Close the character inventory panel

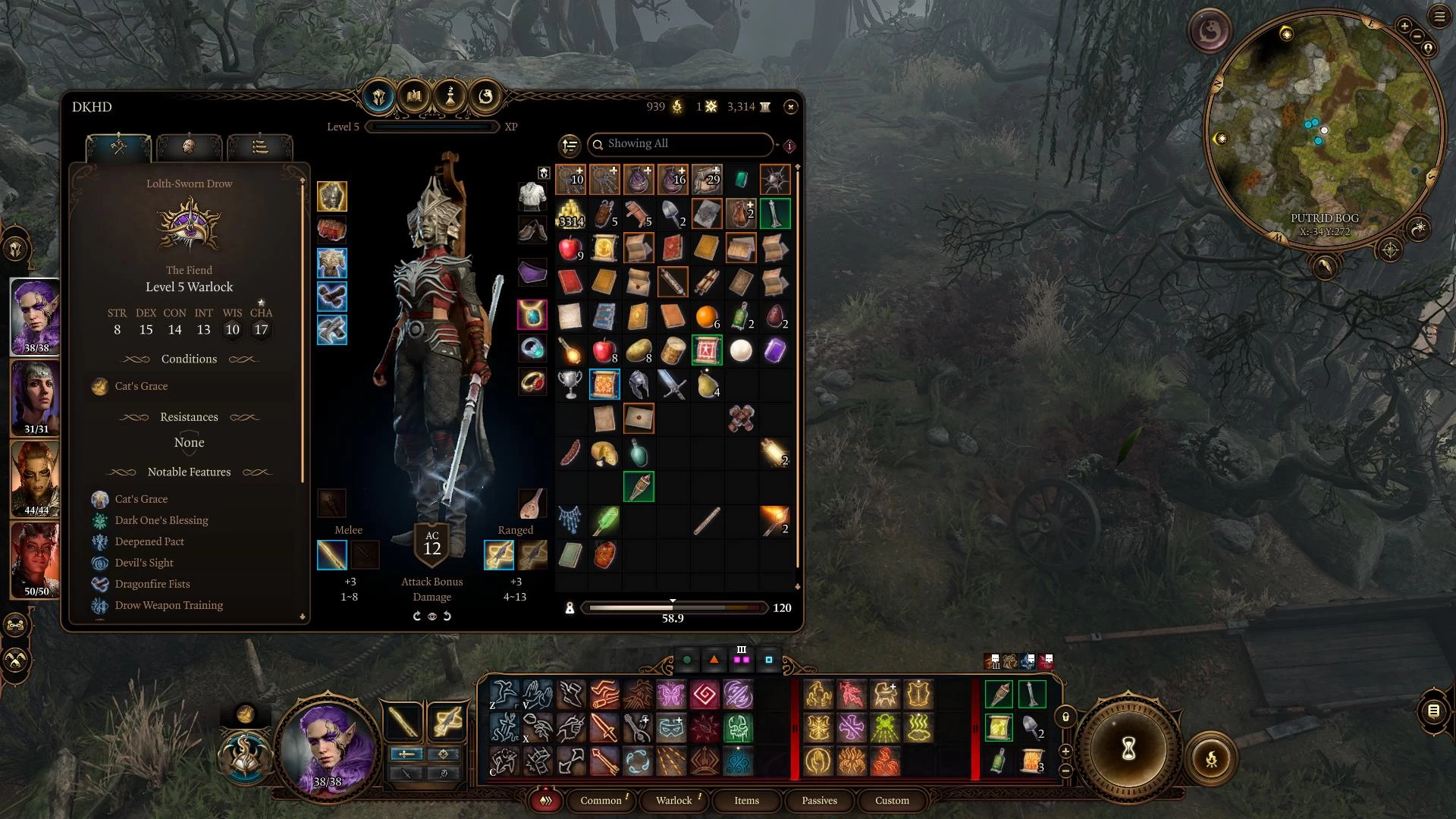(x=790, y=107)
